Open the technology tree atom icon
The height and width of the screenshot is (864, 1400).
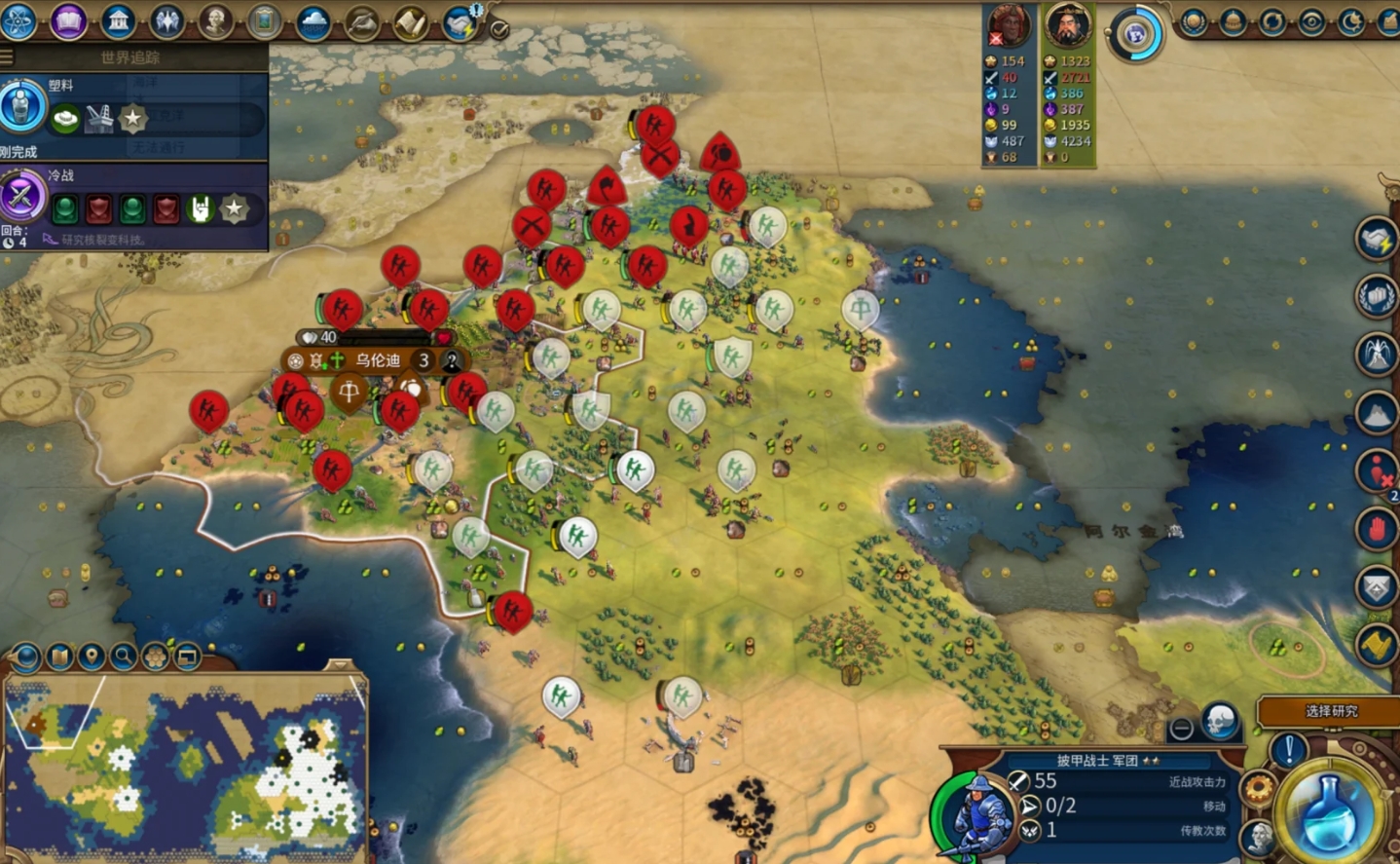(18, 20)
